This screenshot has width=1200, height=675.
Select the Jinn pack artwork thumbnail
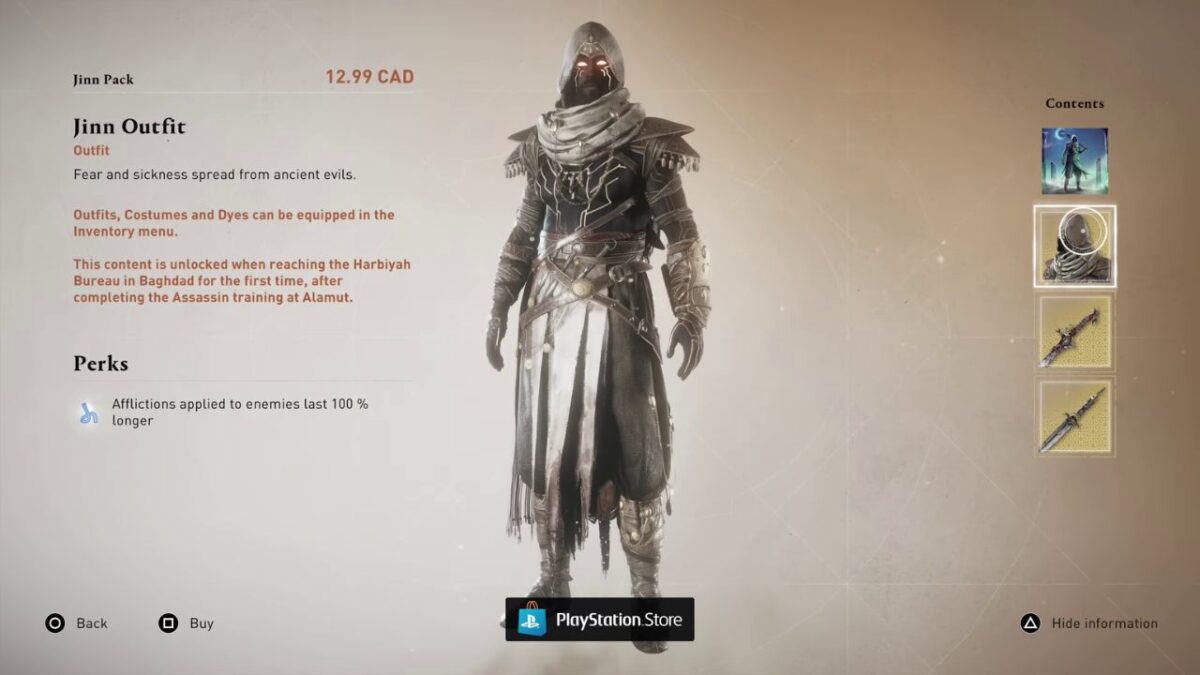[x=1074, y=161]
